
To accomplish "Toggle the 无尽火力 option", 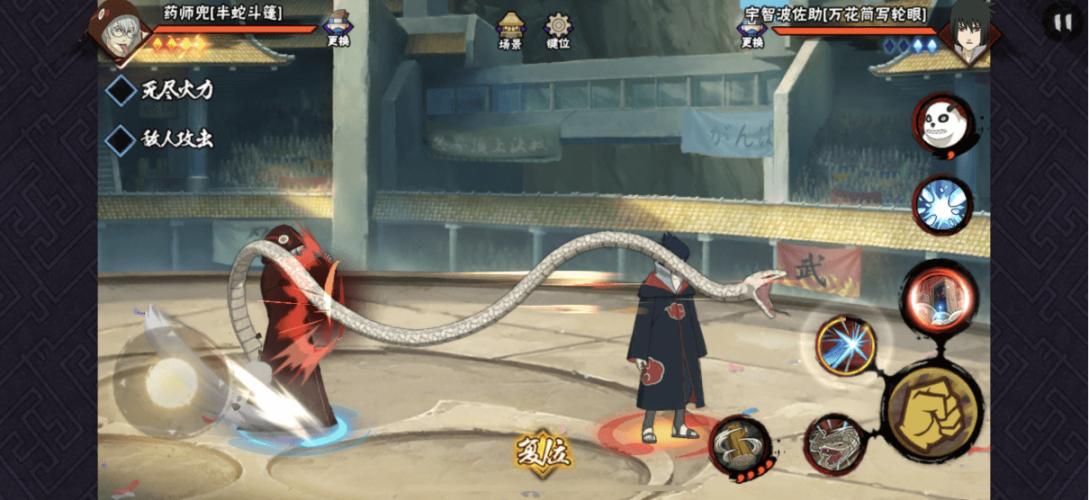I will (122, 90).
